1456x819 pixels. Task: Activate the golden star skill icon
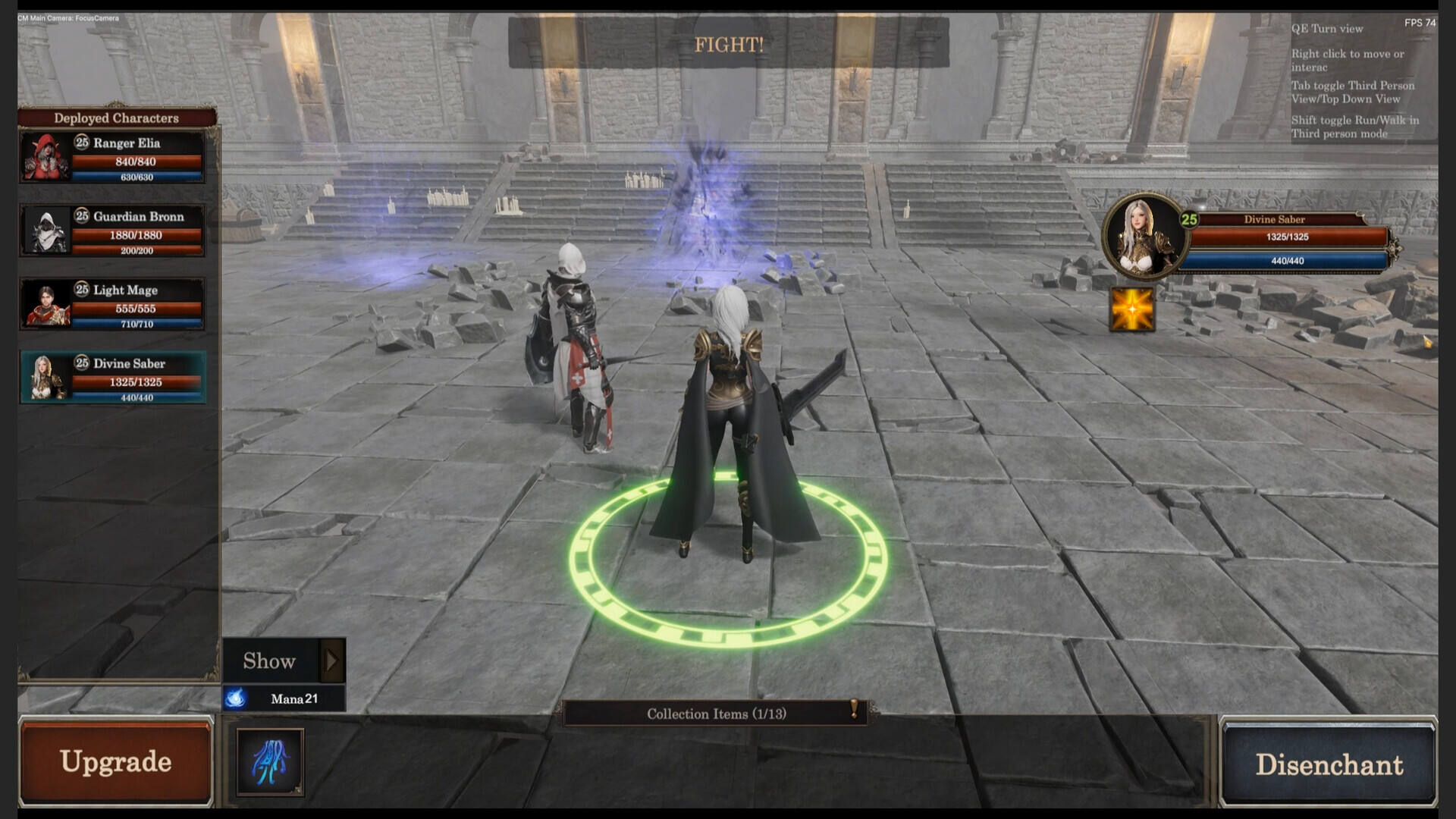pyautogui.click(x=1131, y=309)
